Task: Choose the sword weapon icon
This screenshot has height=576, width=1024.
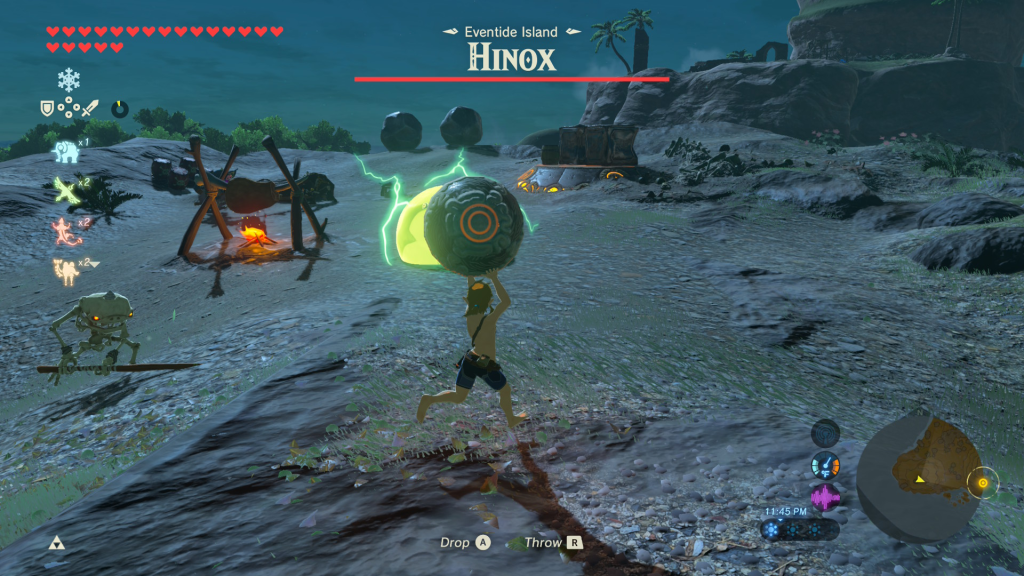Action: (x=89, y=108)
